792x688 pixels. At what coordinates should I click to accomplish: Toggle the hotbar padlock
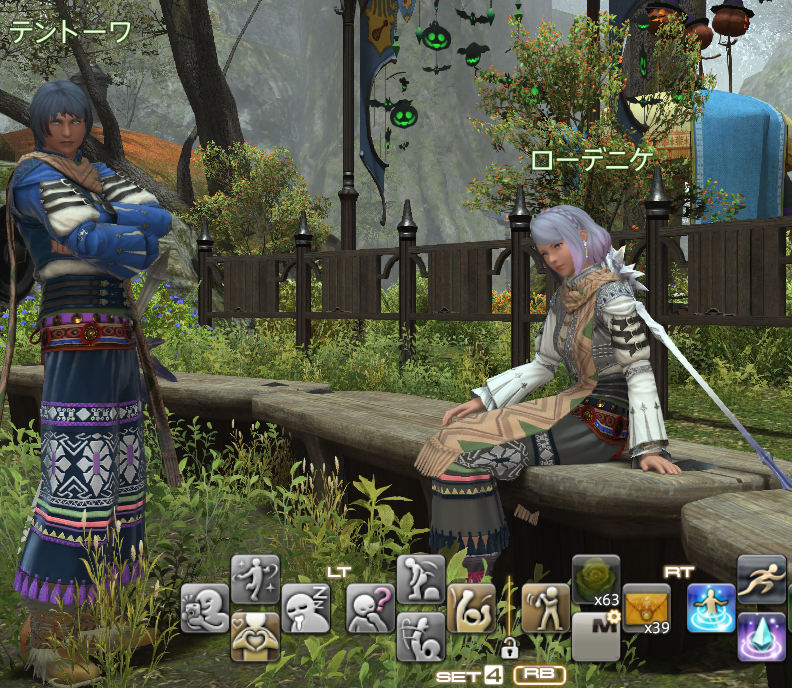509,647
